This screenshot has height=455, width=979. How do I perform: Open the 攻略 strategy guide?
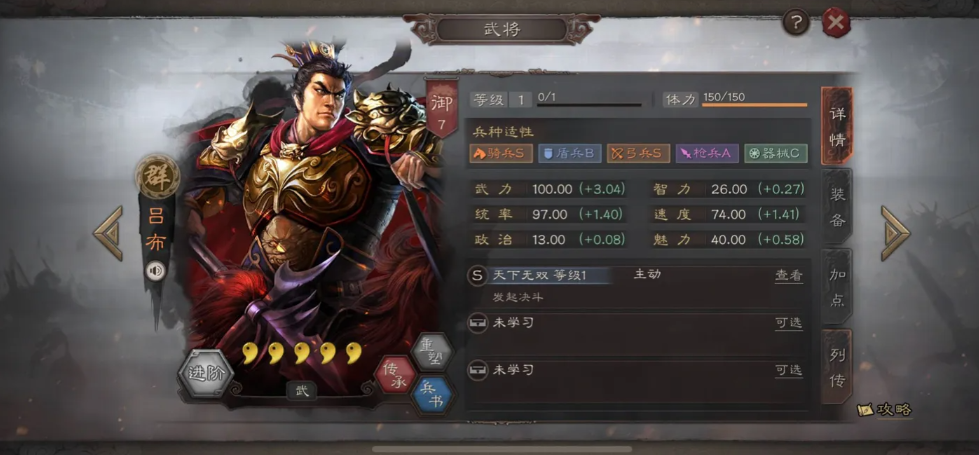885,410
